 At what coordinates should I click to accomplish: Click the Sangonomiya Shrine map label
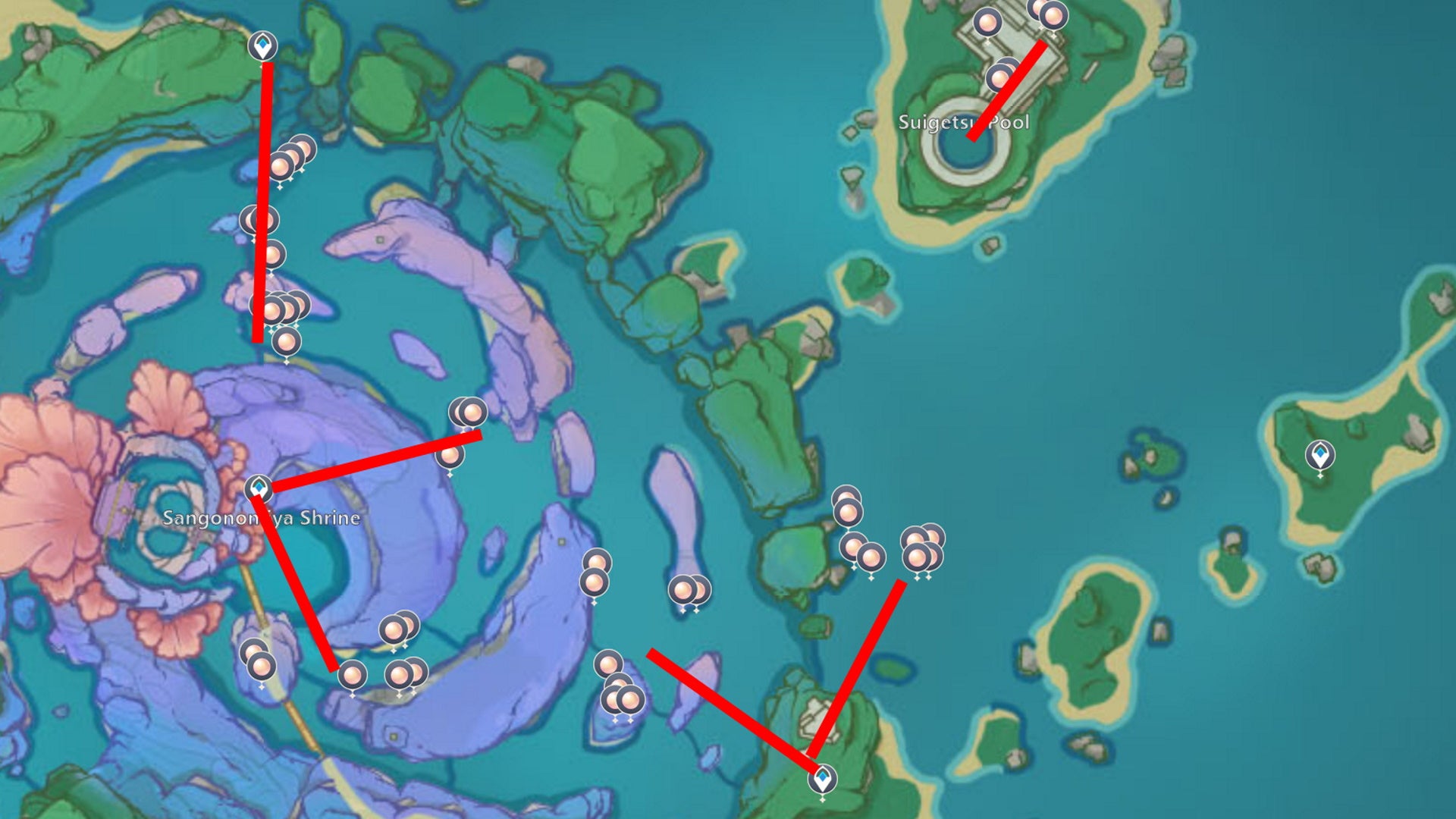tap(262, 519)
